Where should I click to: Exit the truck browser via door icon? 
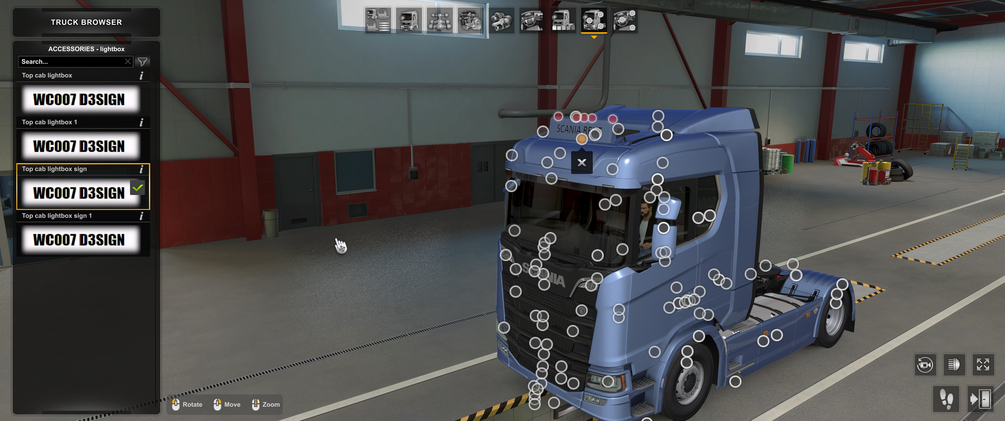tap(980, 399)
